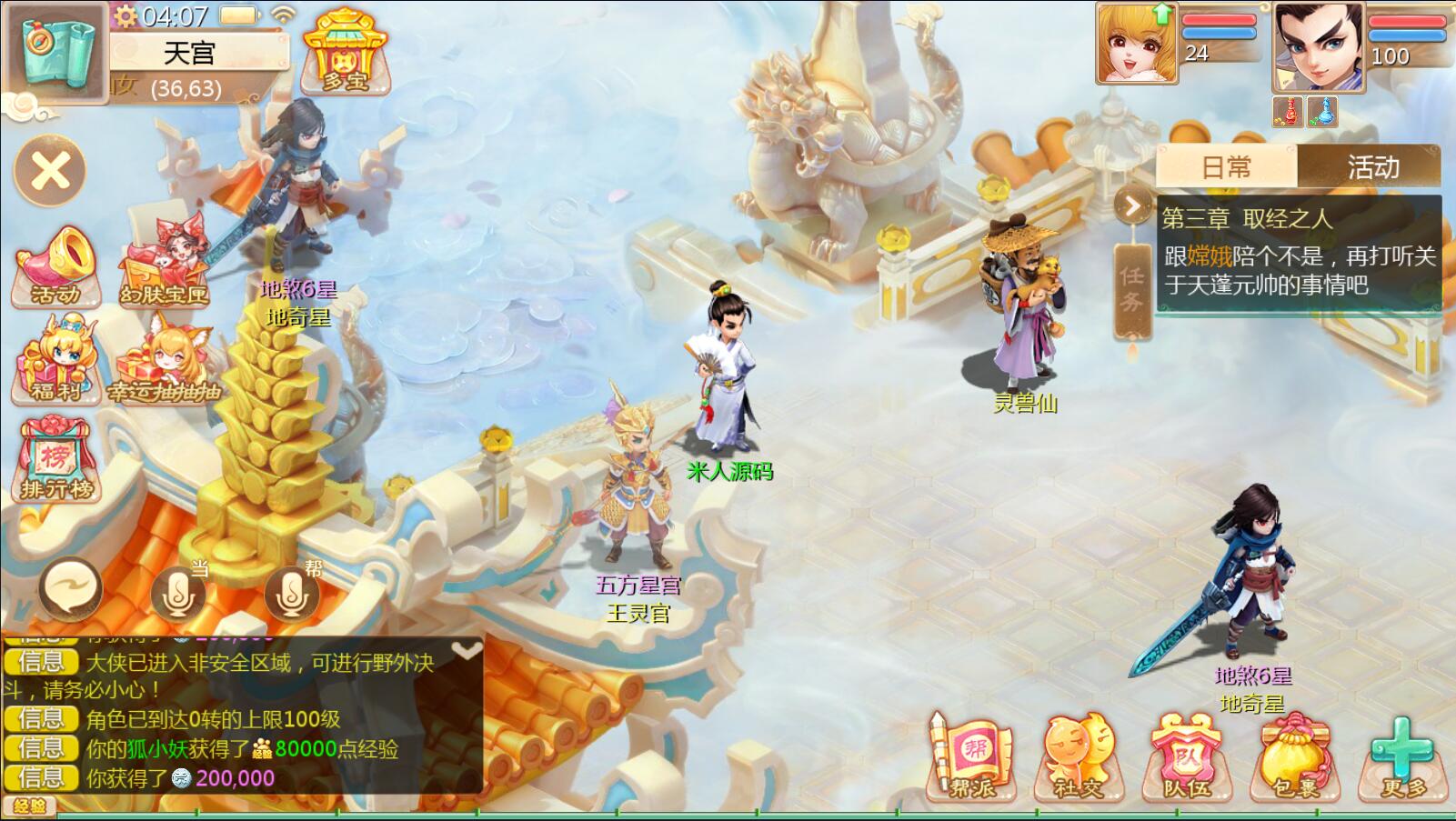
Task: Open the 活动 horn icon
Action: tap(56, 265)
